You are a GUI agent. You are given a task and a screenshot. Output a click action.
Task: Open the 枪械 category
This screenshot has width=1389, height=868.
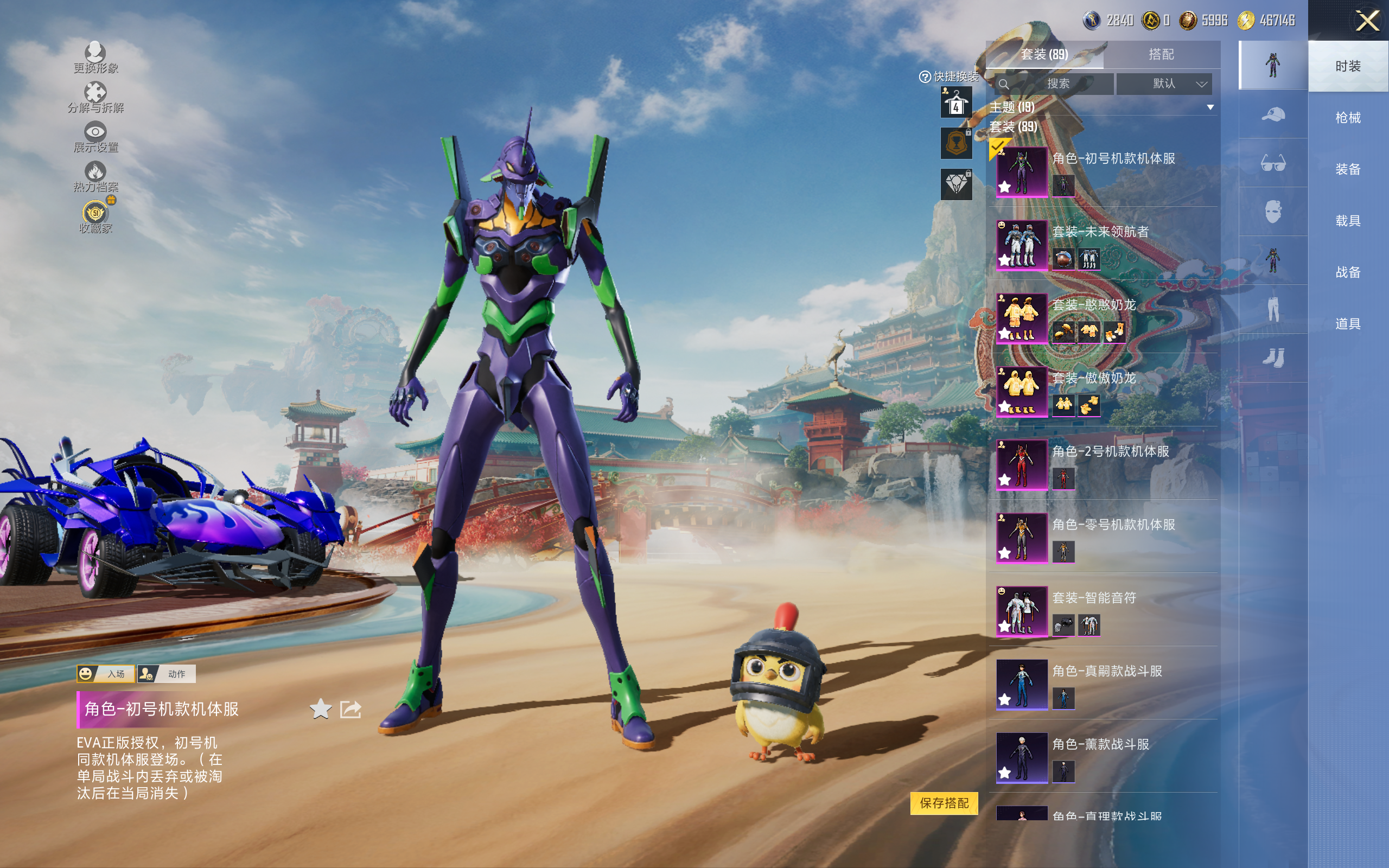coord(1347,118)
